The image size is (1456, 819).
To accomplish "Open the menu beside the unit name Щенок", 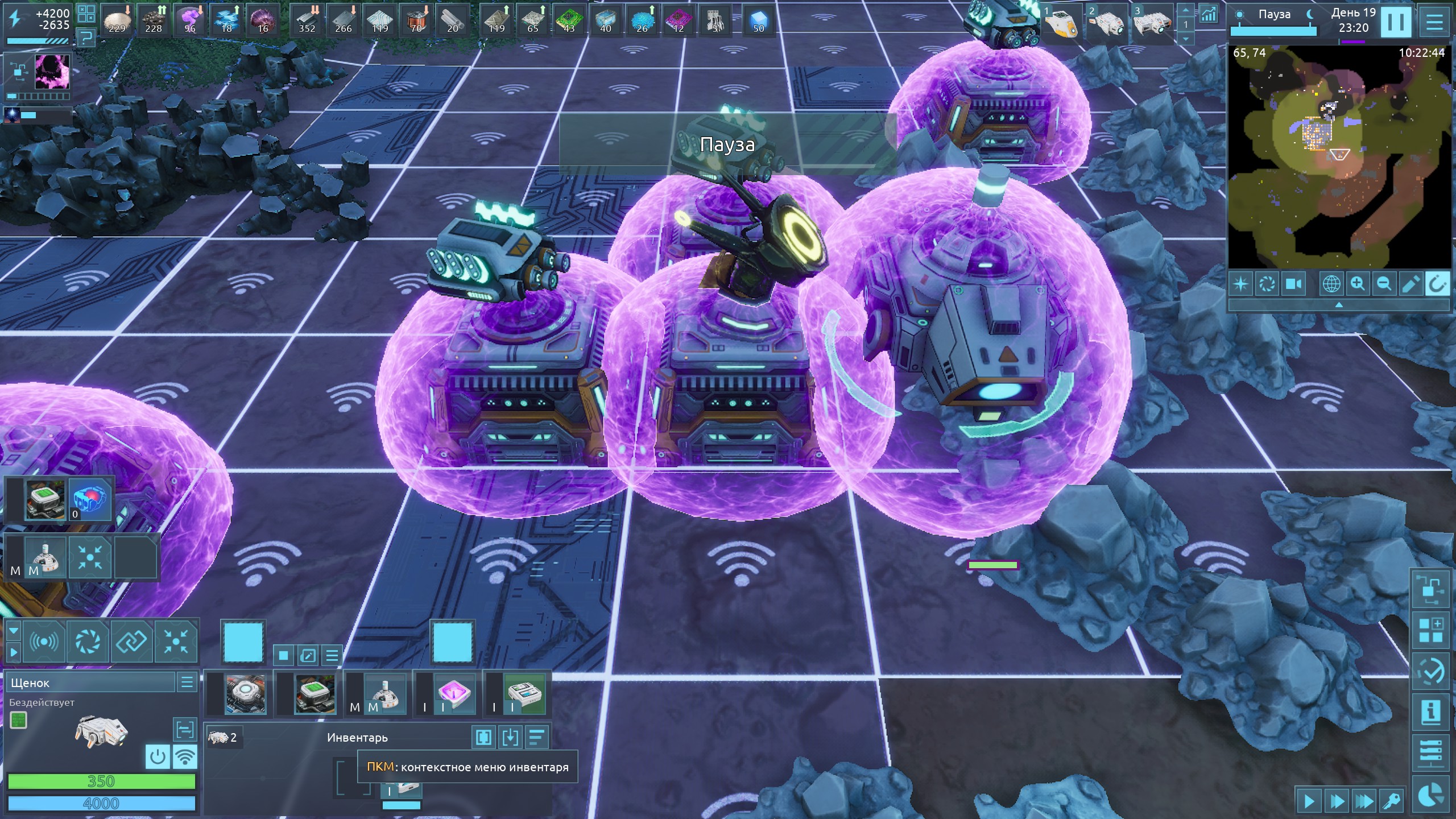I will coord(187,682).
